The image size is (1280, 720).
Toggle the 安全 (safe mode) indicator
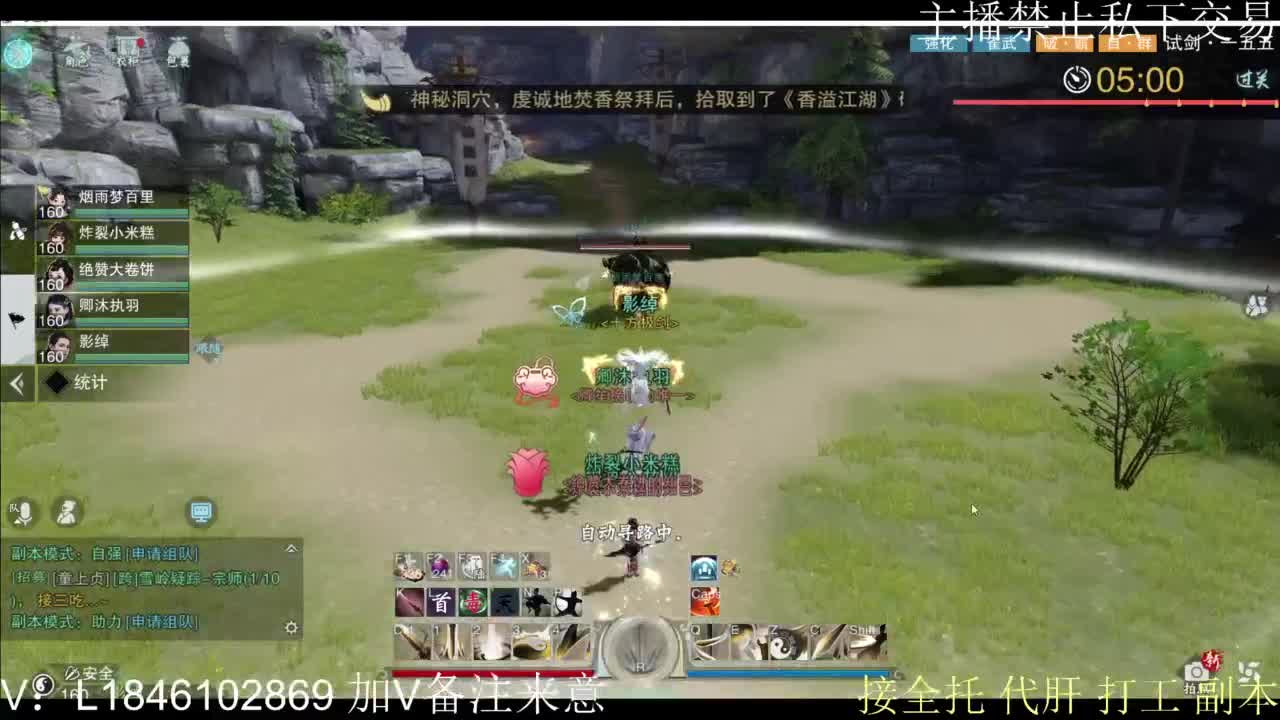(x=92, y=673)
